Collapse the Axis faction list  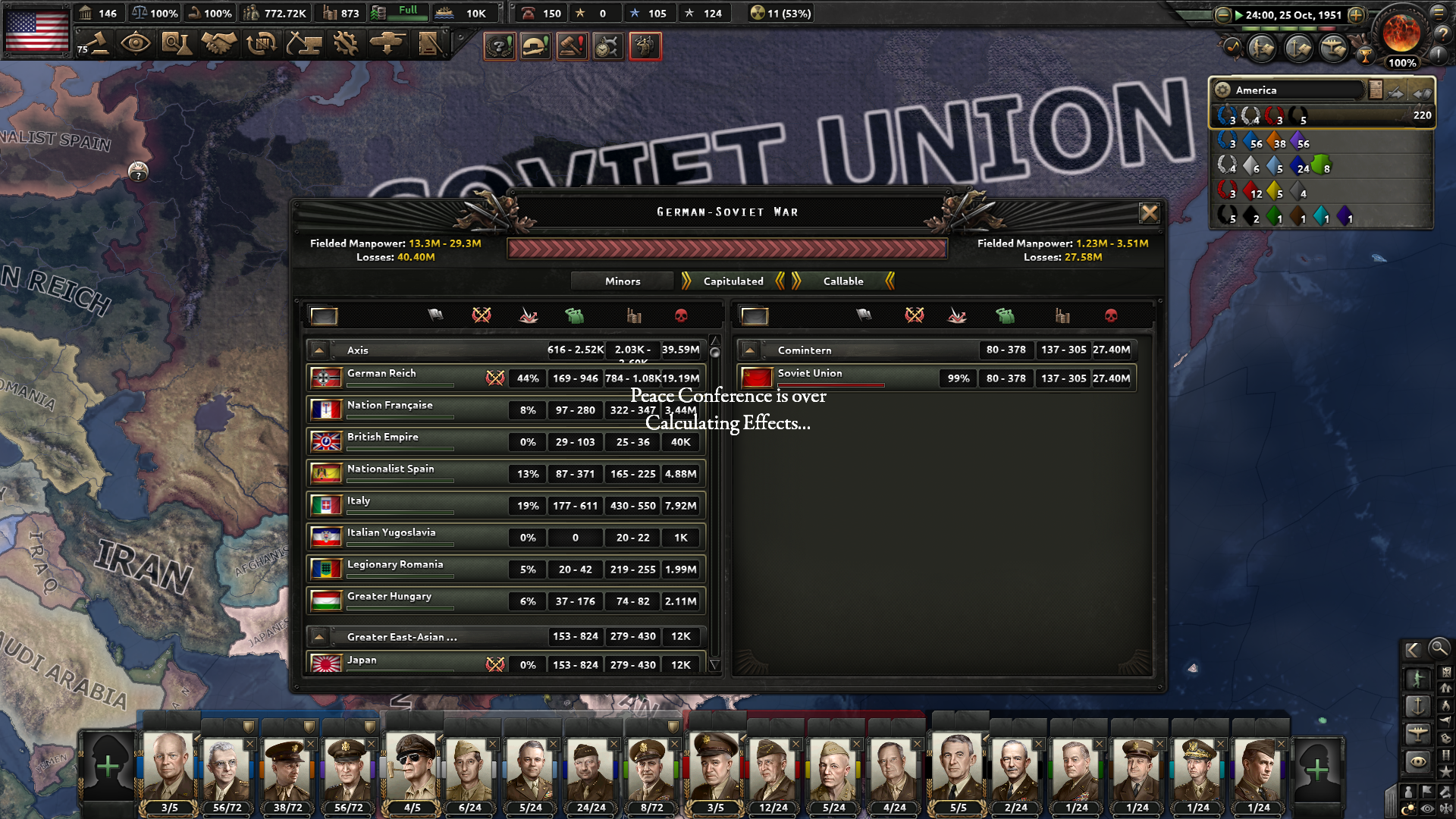click(x=318, y=350)
